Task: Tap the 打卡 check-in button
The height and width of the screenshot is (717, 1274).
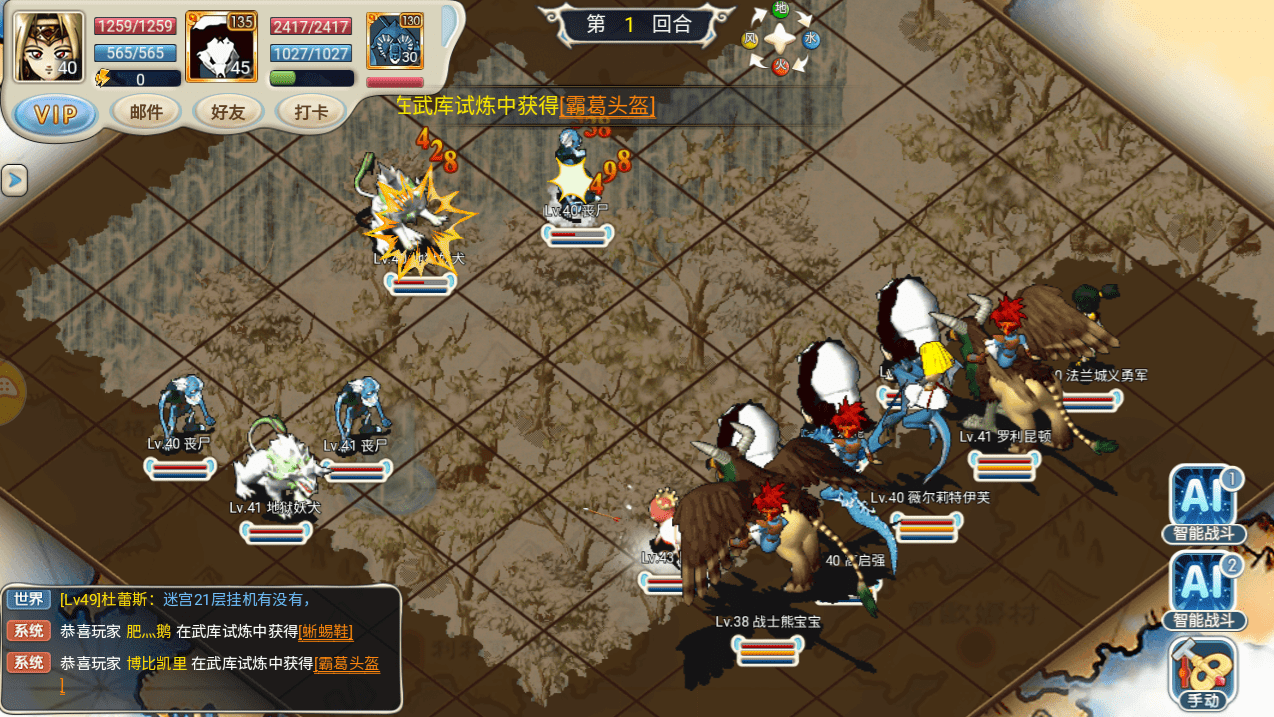Action: click(x=312, y=112)
